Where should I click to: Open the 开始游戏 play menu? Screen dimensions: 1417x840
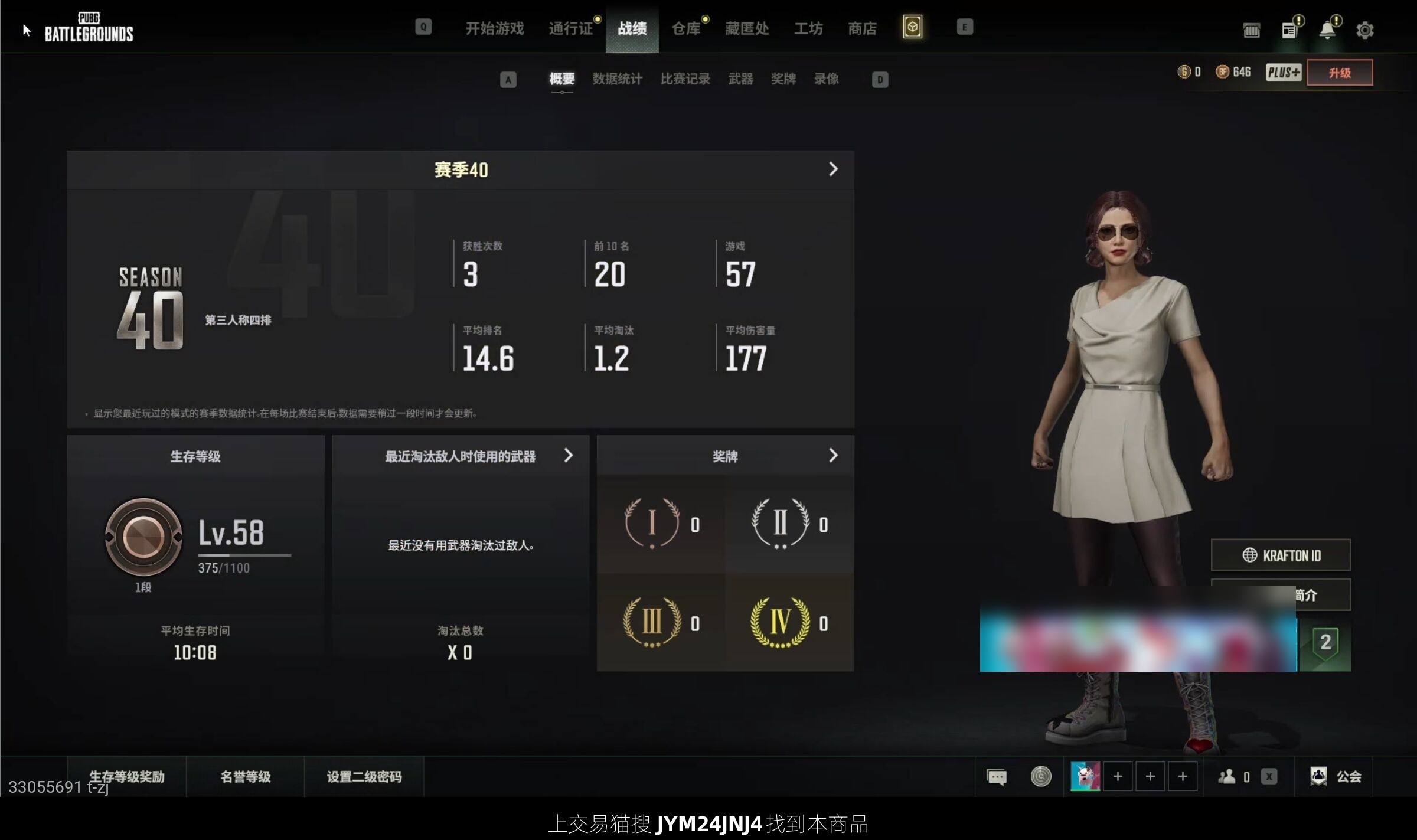pyautogui.click(x=494, y=28)
